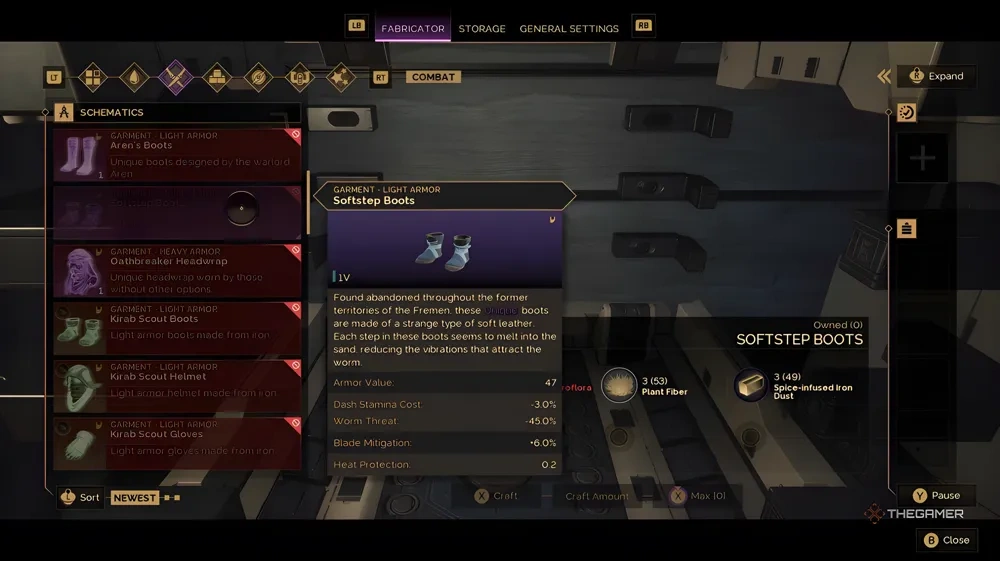This screenshot has height=561, width=1000.
Task: Open the General Settings tab
Action: (x=569, y=29)
